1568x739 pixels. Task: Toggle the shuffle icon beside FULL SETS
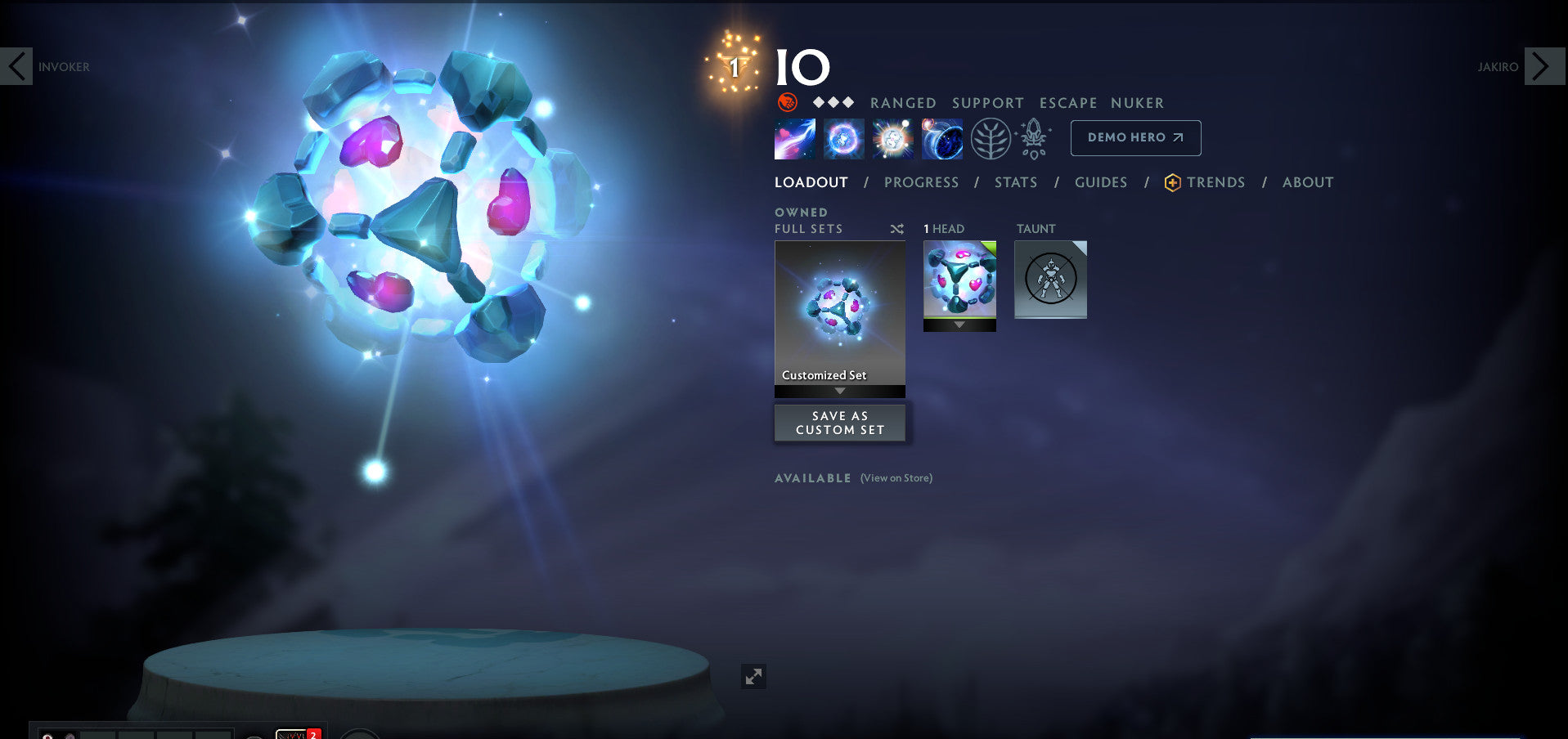(896, 230)
